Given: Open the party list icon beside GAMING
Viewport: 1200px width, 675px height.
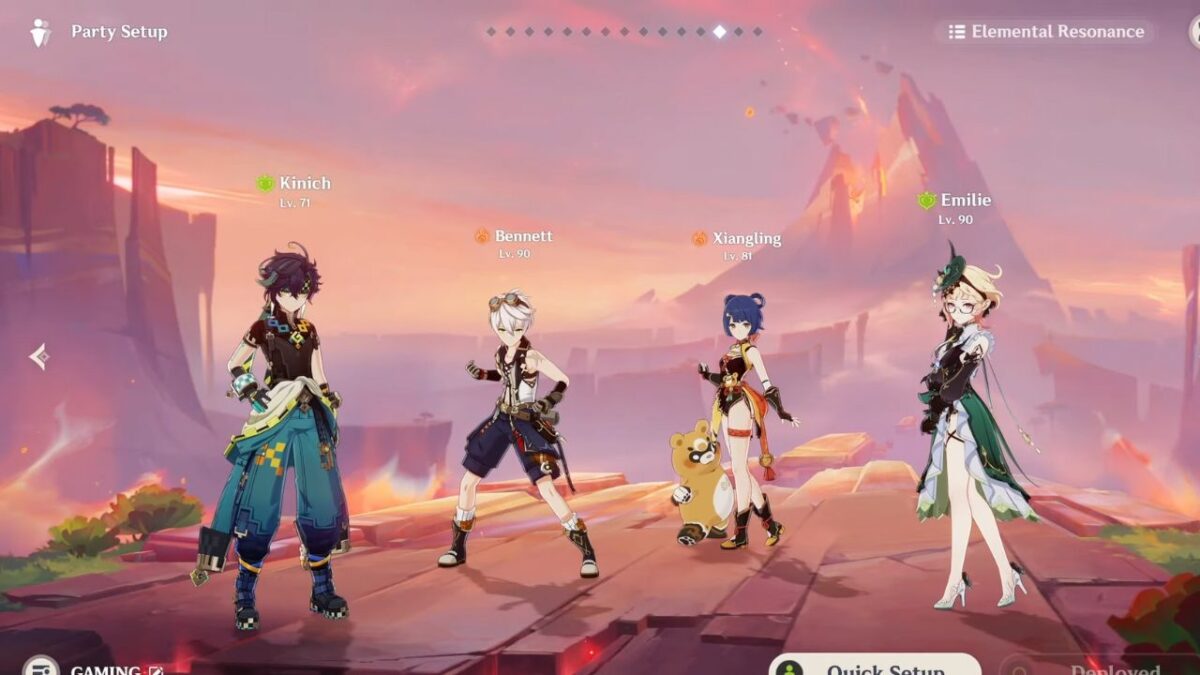Looking at the screenshot, I should (41, 668).
